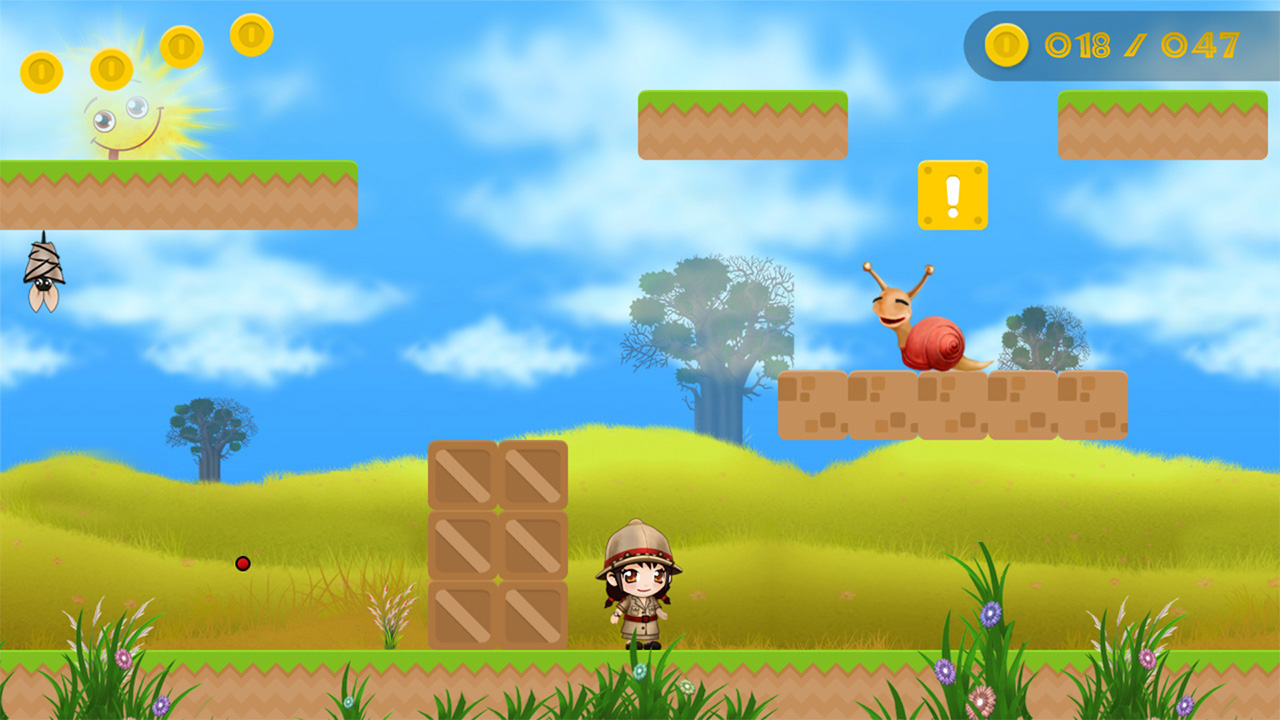The height and width of the screenshot is (720, 1280).
Task: Toggle the top crate in the stacked boxes
Action: point(498,475)
